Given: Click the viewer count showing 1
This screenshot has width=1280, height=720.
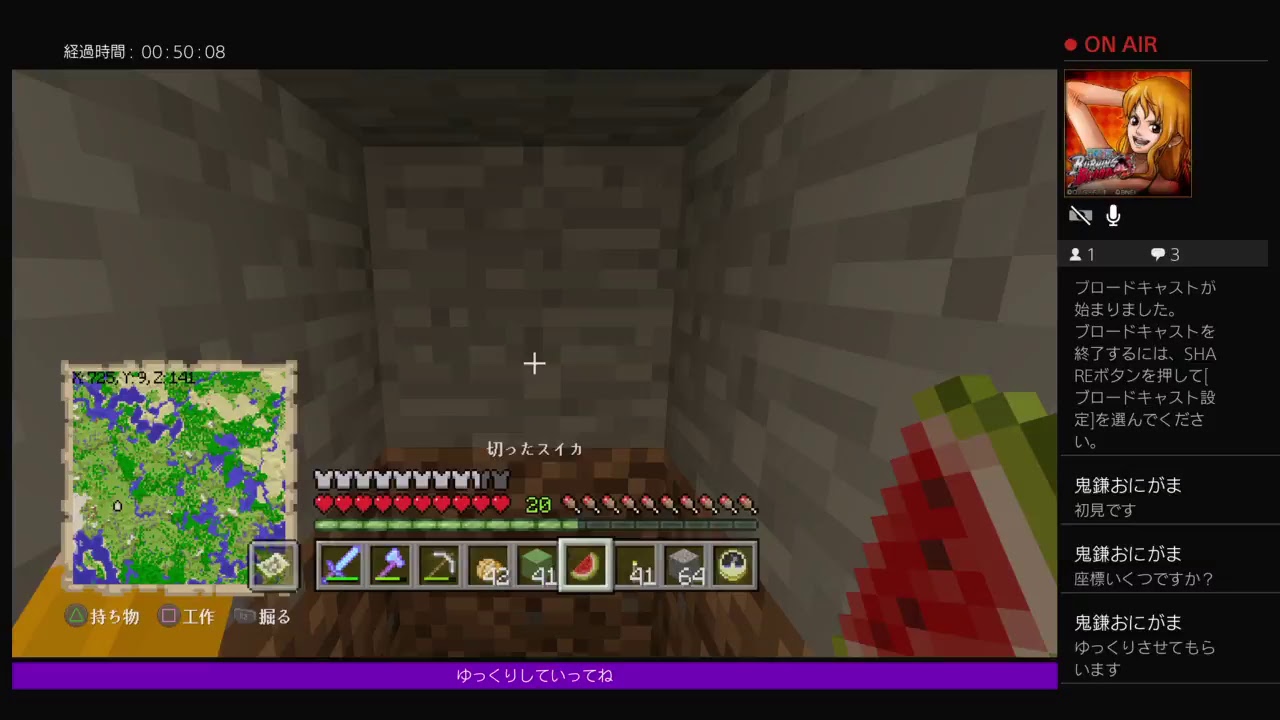Looking at the screenshot, I should click(1081, 254).
